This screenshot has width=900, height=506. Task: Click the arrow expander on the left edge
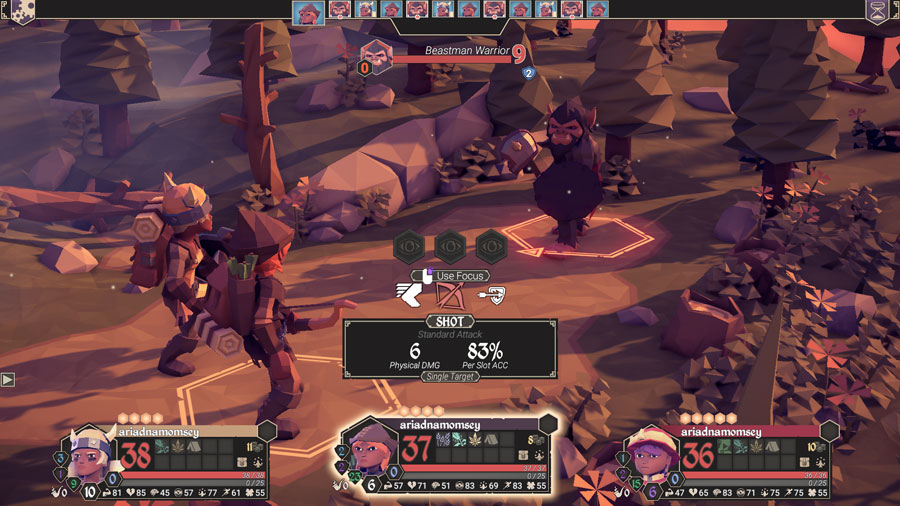(8, 380)
